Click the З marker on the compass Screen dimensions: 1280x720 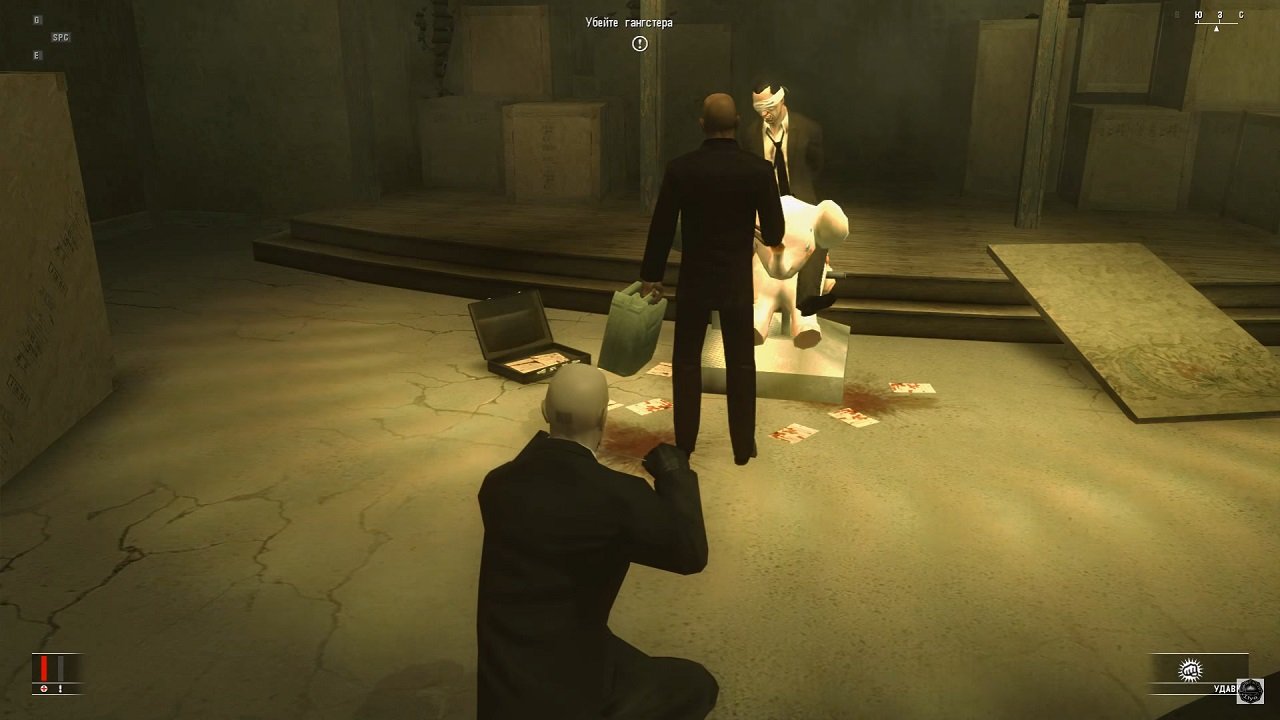tap(1220, 15)
